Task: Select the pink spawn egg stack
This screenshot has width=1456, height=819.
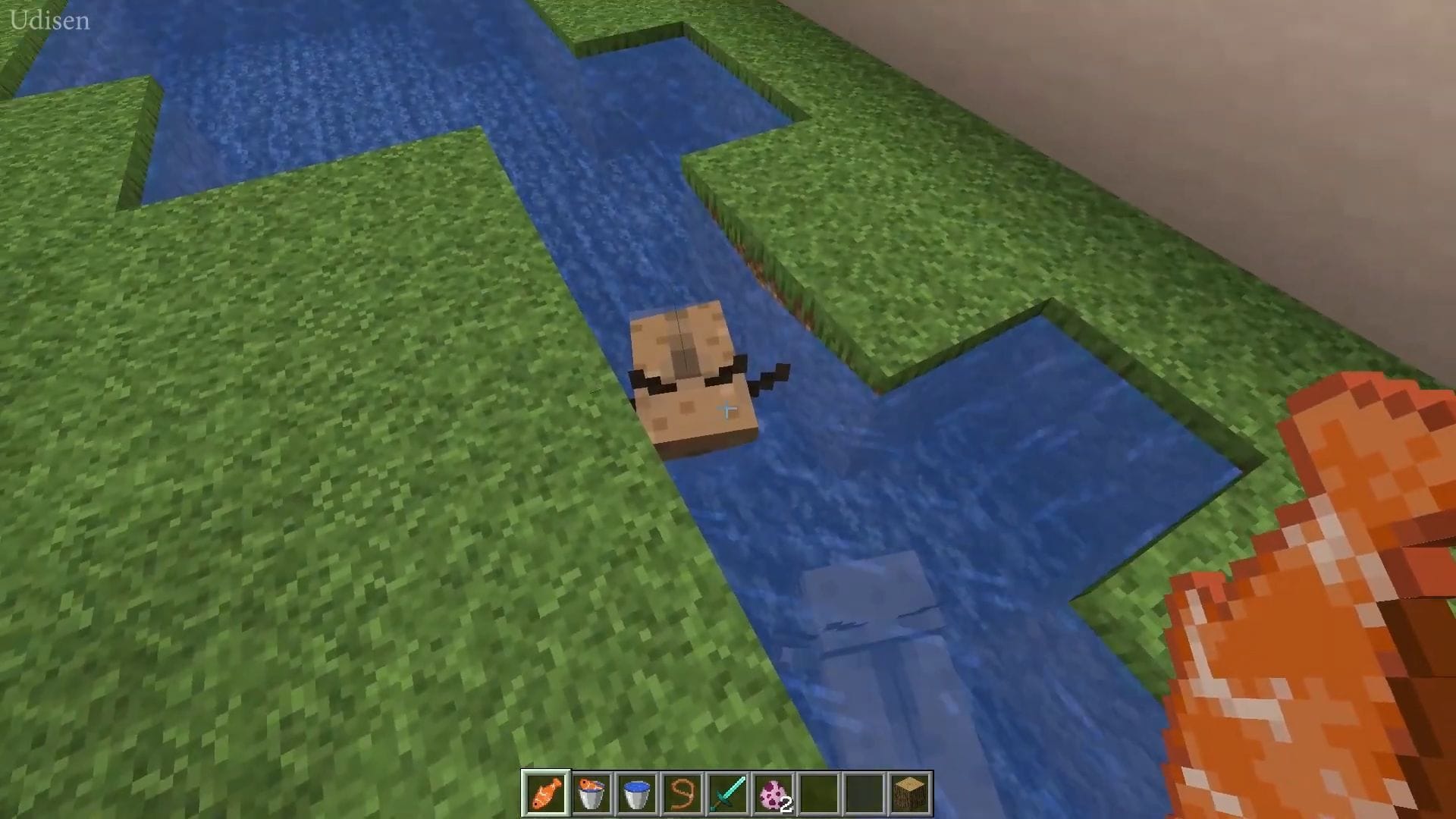Action: 773,792
